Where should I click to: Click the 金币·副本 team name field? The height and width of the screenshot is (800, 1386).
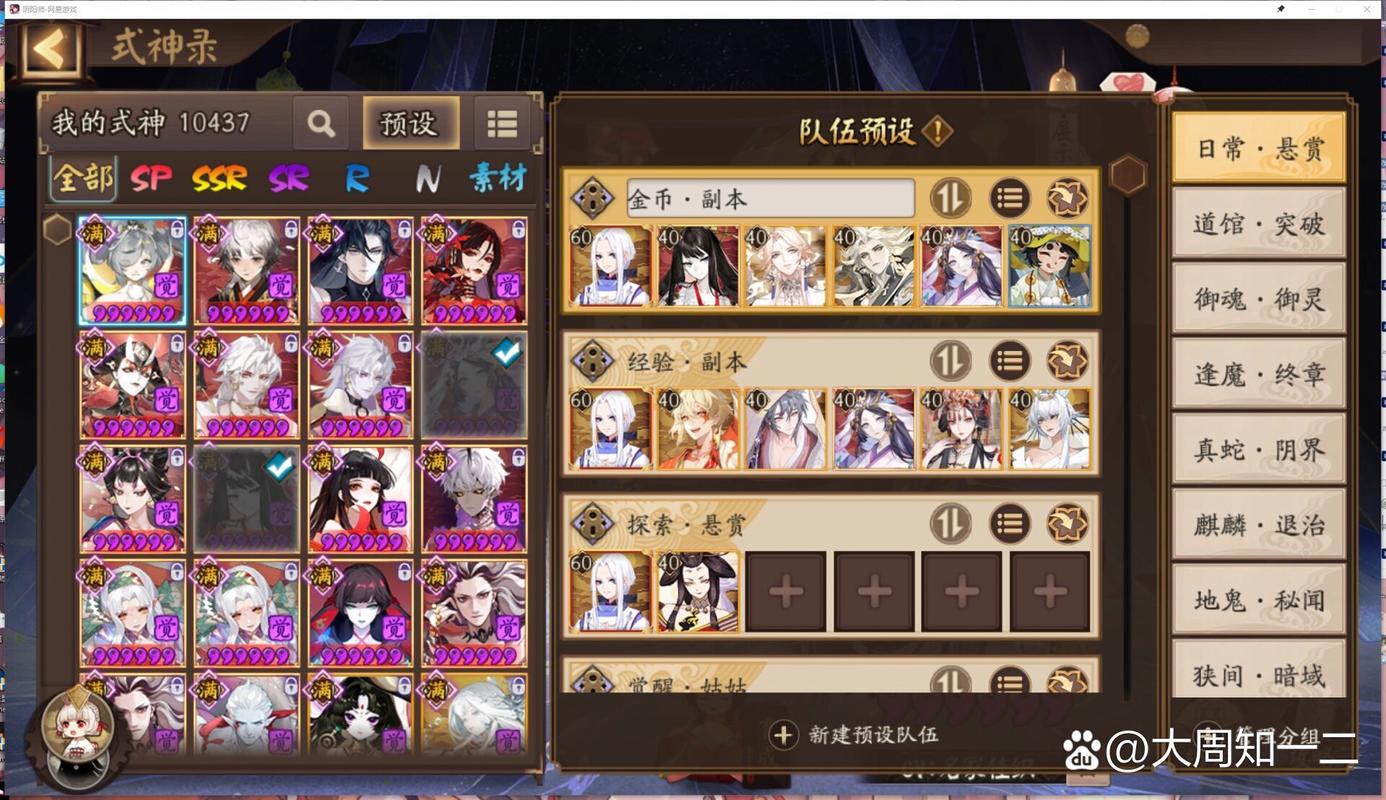(x=770, y=197)
